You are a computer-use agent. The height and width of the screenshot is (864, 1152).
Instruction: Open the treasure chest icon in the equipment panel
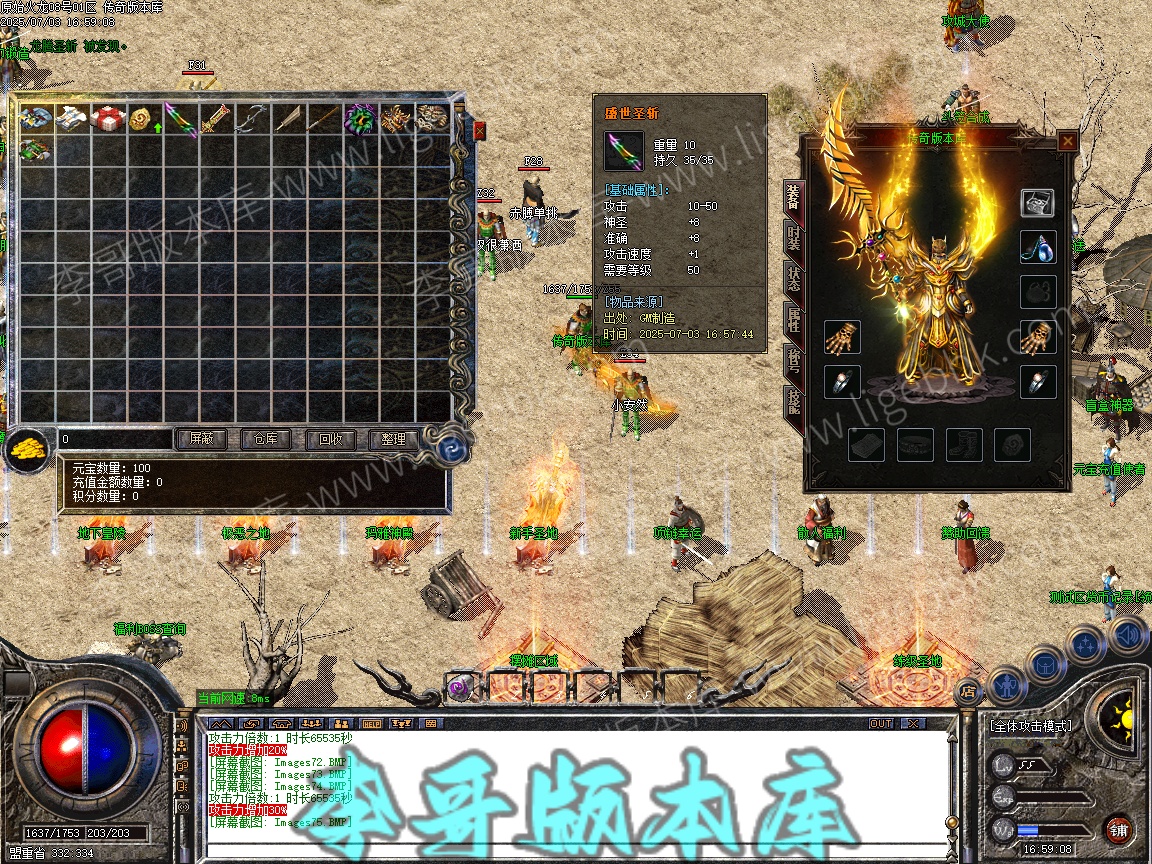(x=1038, y=203)
